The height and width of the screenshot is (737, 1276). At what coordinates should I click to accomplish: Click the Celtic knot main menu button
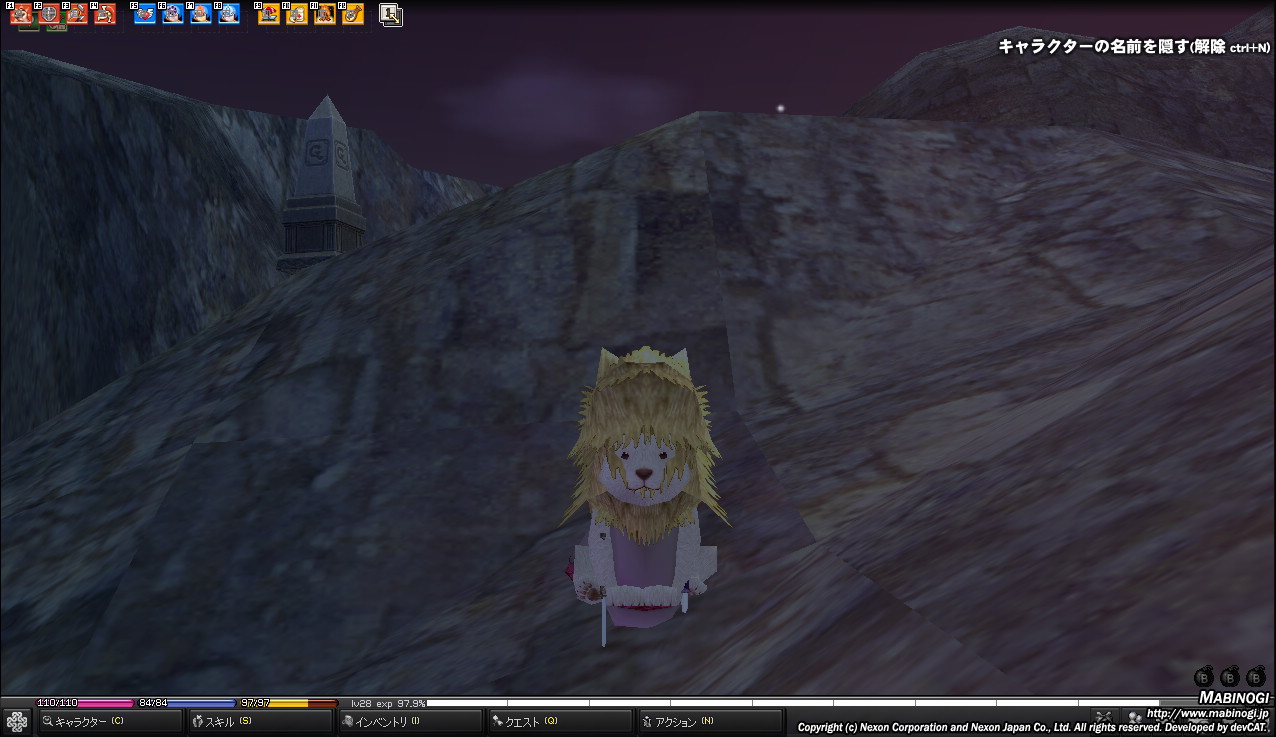tap(17, 721)
